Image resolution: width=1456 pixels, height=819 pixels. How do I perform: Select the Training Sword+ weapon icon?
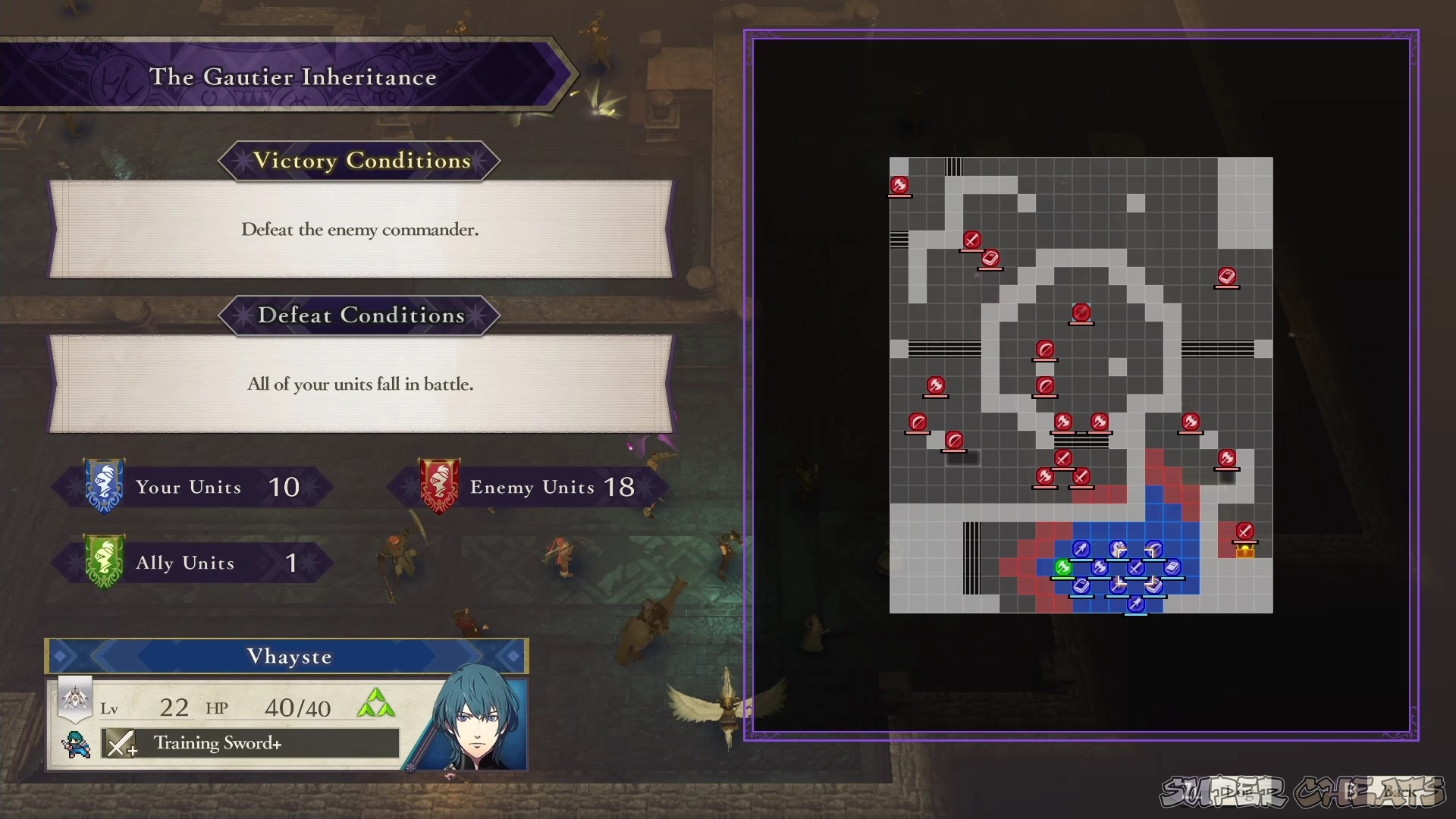121,743
